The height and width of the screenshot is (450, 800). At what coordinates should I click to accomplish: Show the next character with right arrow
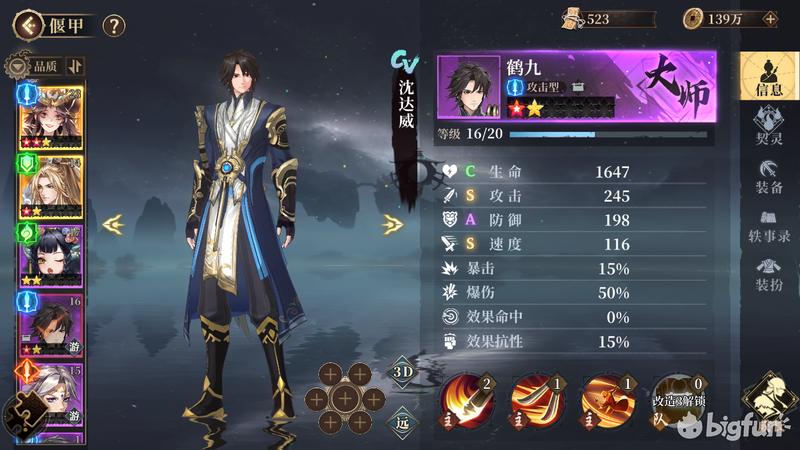(392, 225)
